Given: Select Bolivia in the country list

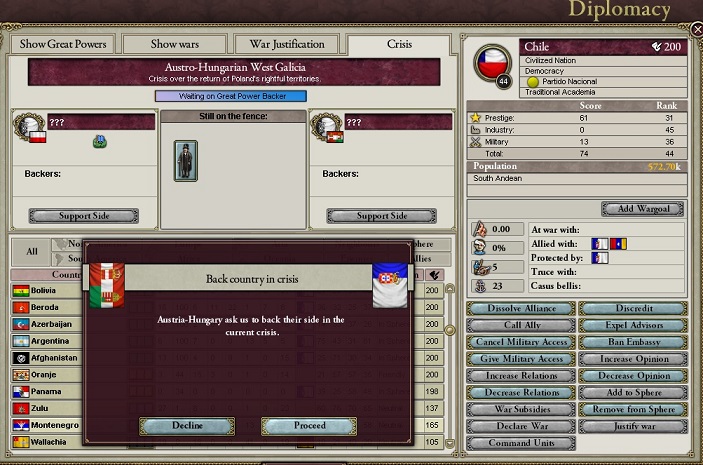Looking at the screenshot, I should click(45, 291).
